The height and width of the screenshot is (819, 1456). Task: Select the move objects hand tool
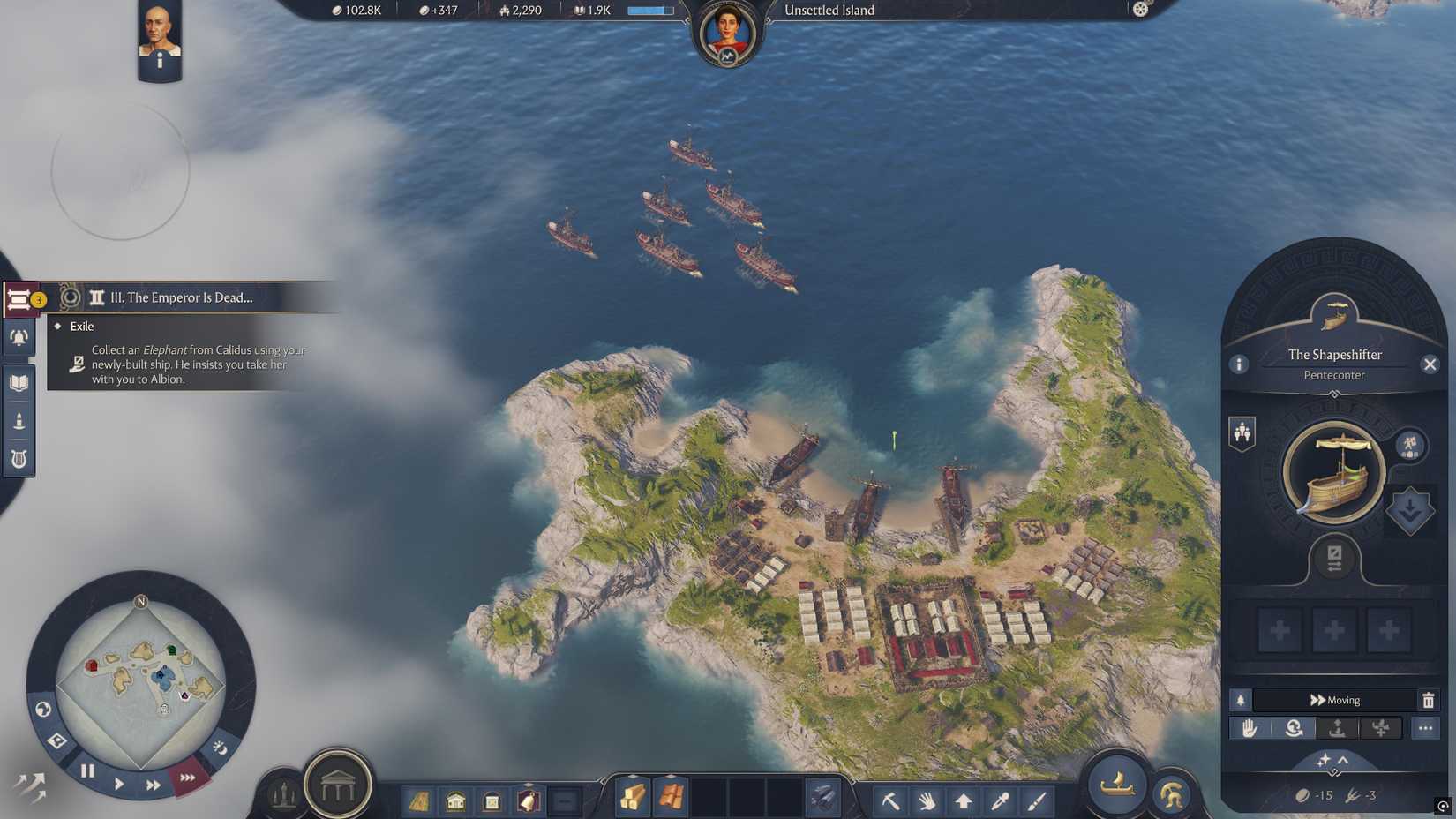927,801
